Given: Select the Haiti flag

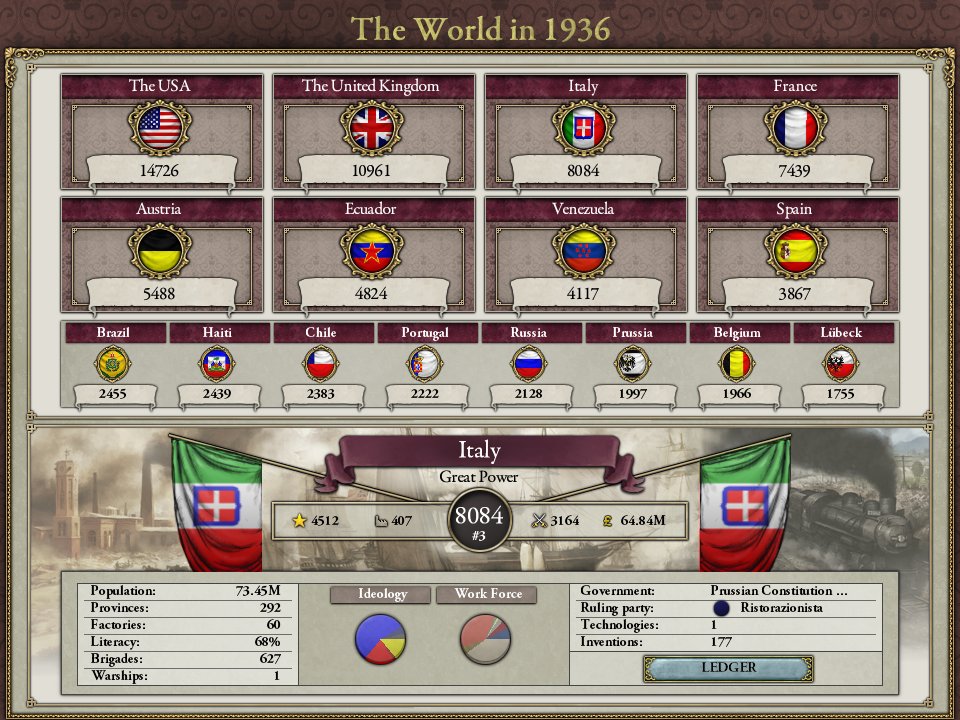Looking at the screenshot, I should click(217, 364).
